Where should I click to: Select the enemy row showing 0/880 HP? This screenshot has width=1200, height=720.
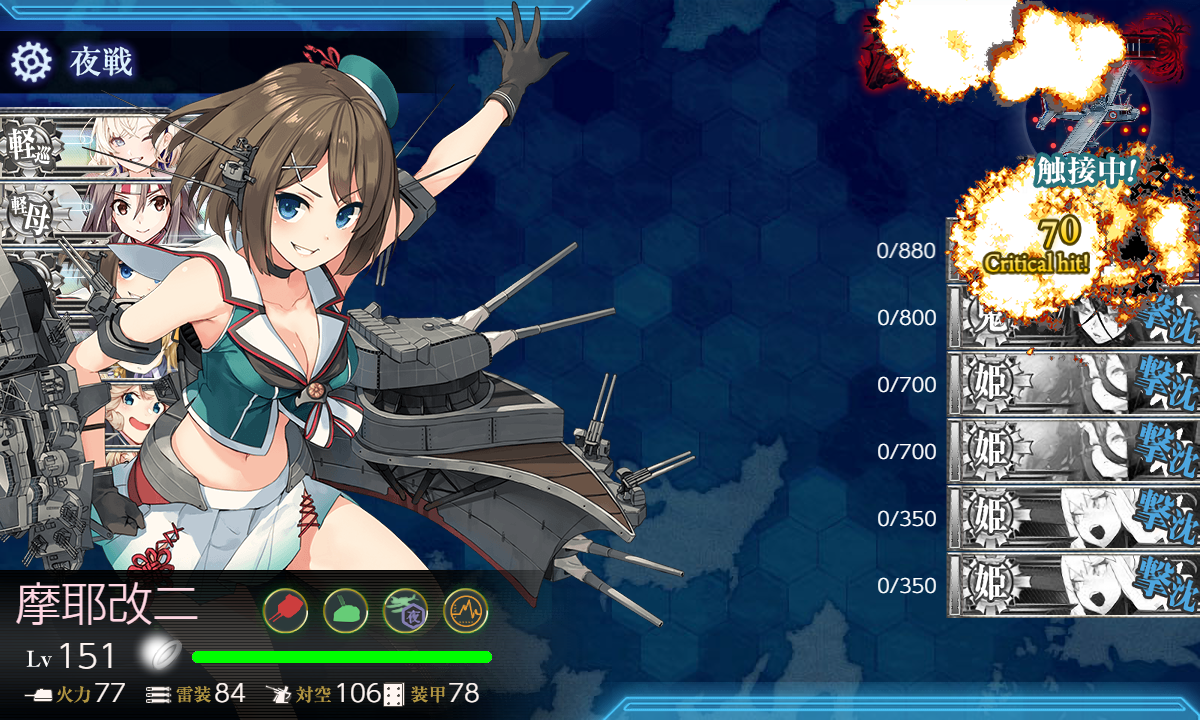(x=1072, y=250)
